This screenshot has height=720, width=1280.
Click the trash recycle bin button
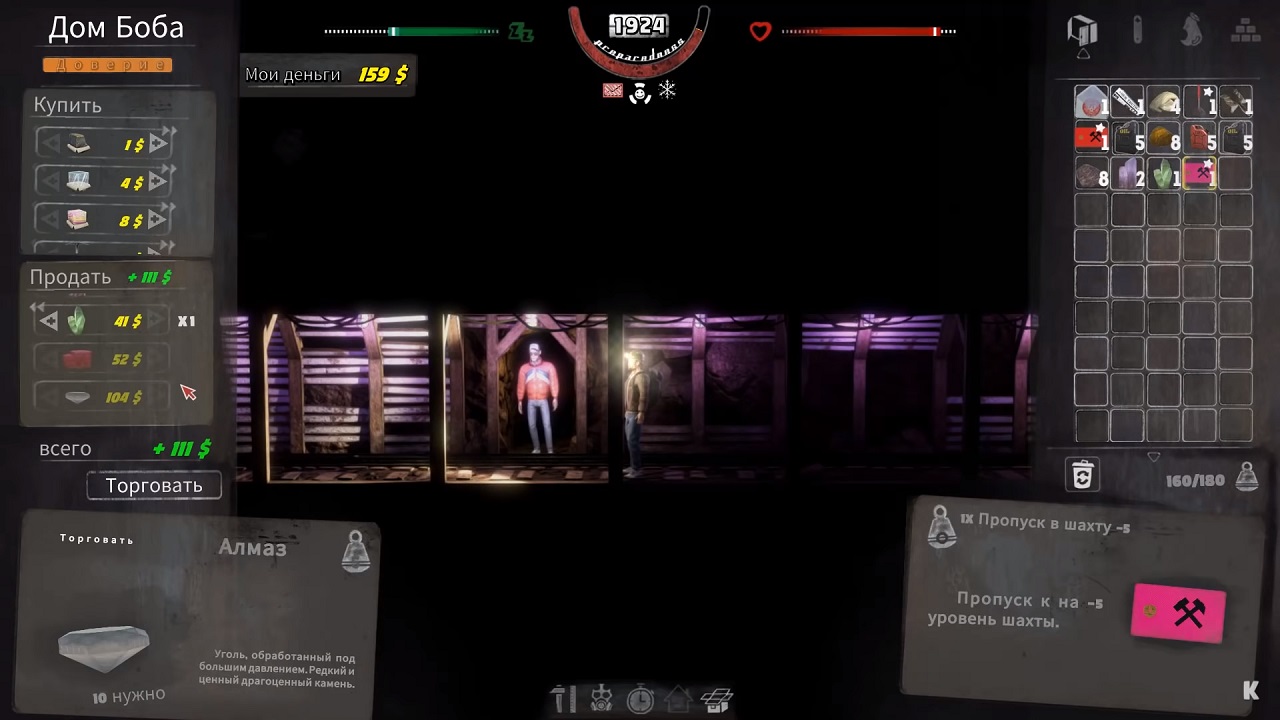pos(1082,474)
